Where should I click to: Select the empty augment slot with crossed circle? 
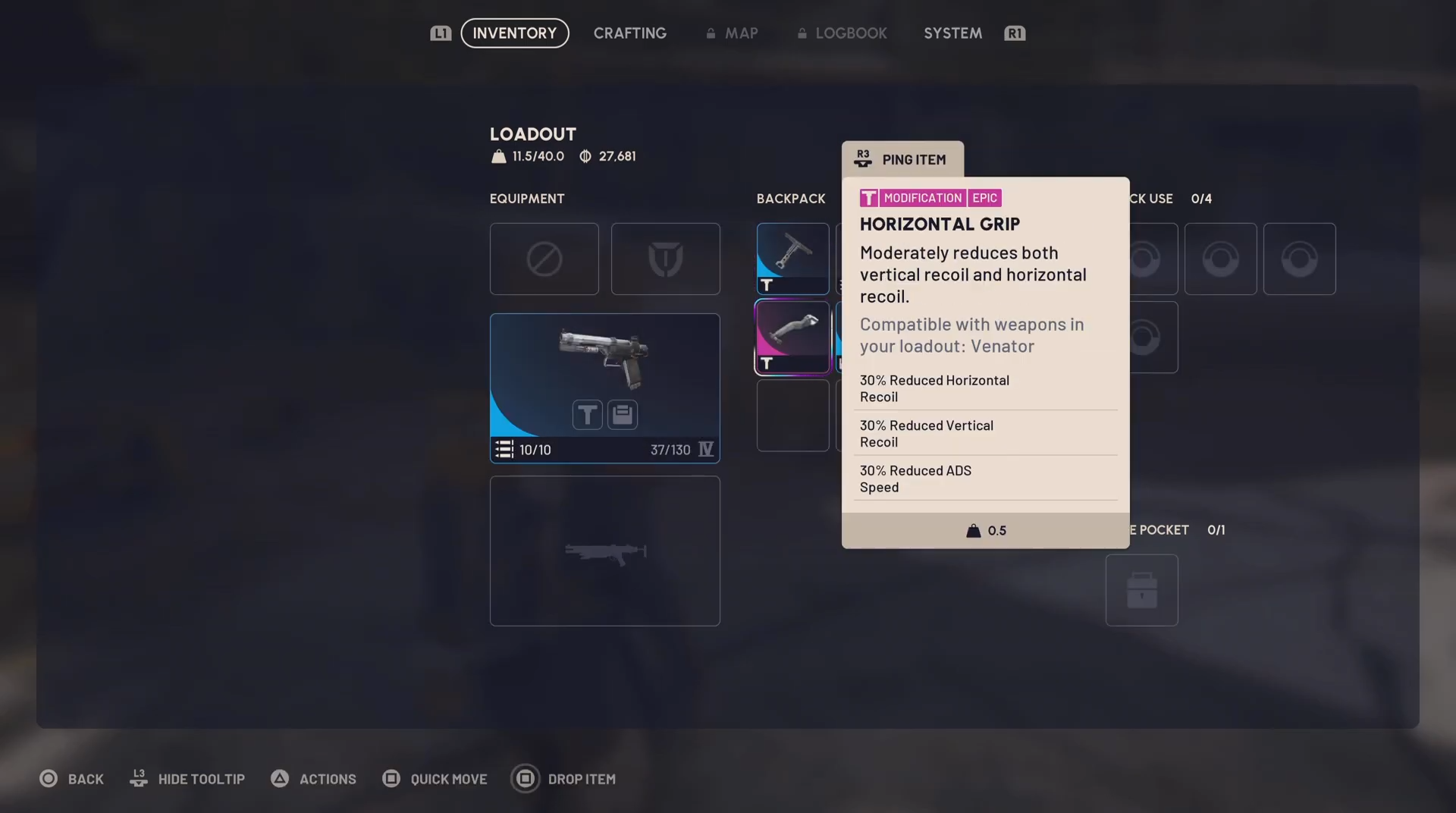[544, 259]
